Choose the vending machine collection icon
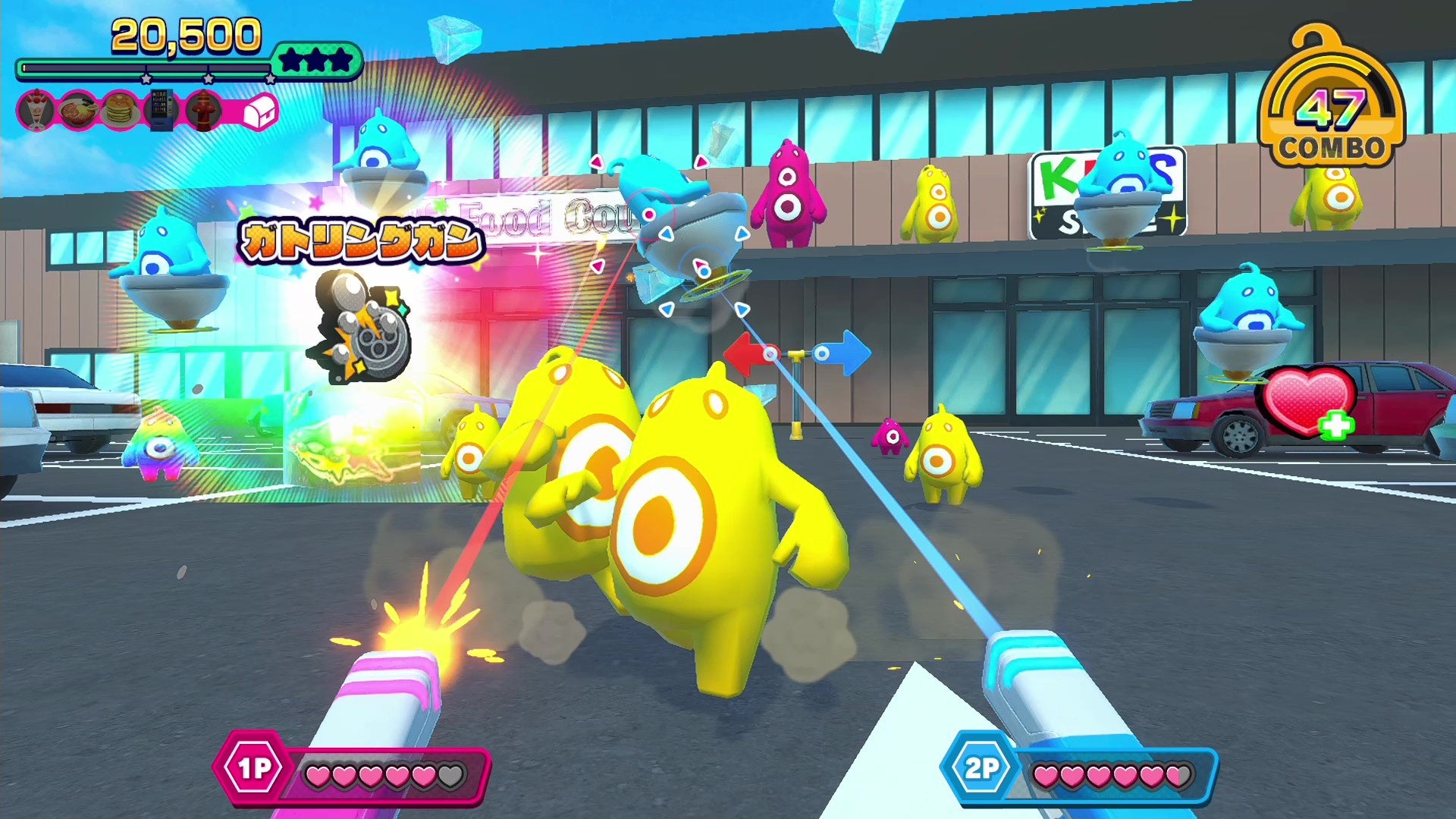The image size is (1456, 819). [x=162, y=111]
